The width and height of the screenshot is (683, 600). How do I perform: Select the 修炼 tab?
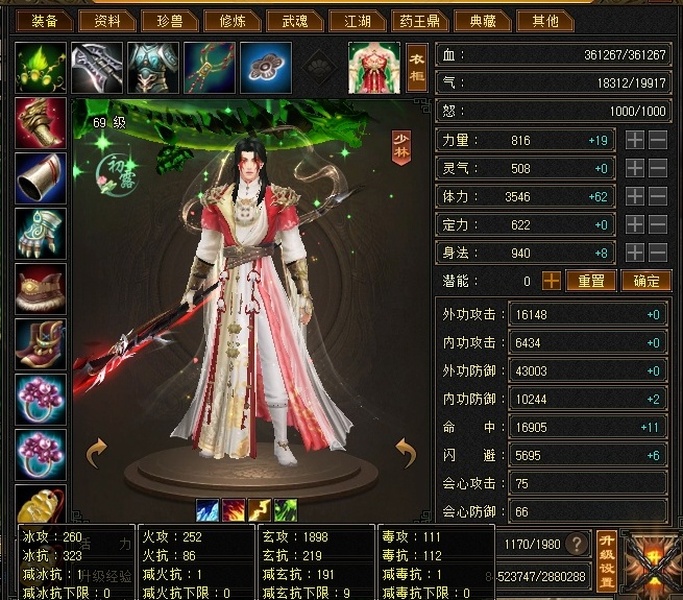pyautogui.click(x=230, y=20)
